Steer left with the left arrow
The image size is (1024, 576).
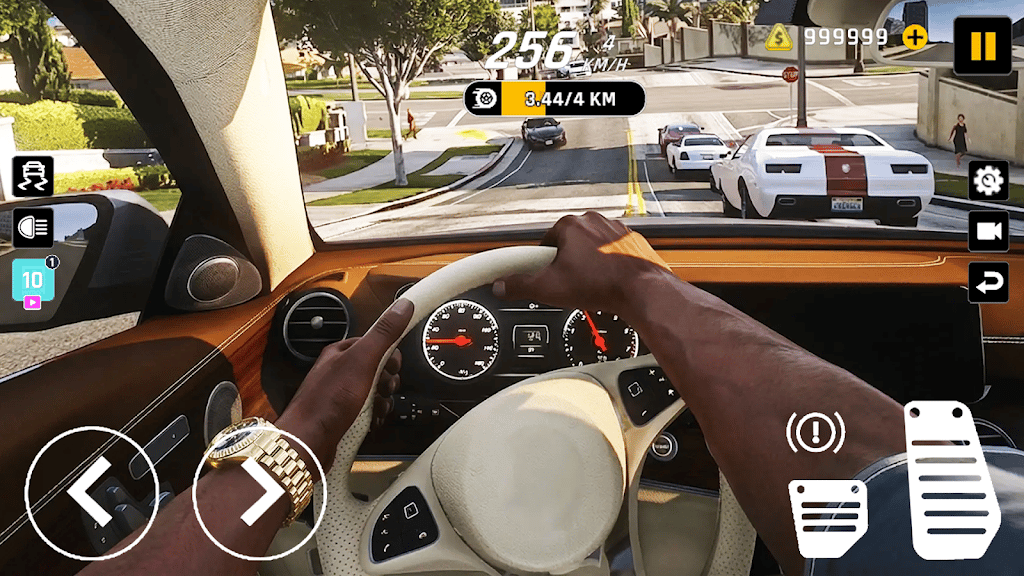tap(91, 493)
